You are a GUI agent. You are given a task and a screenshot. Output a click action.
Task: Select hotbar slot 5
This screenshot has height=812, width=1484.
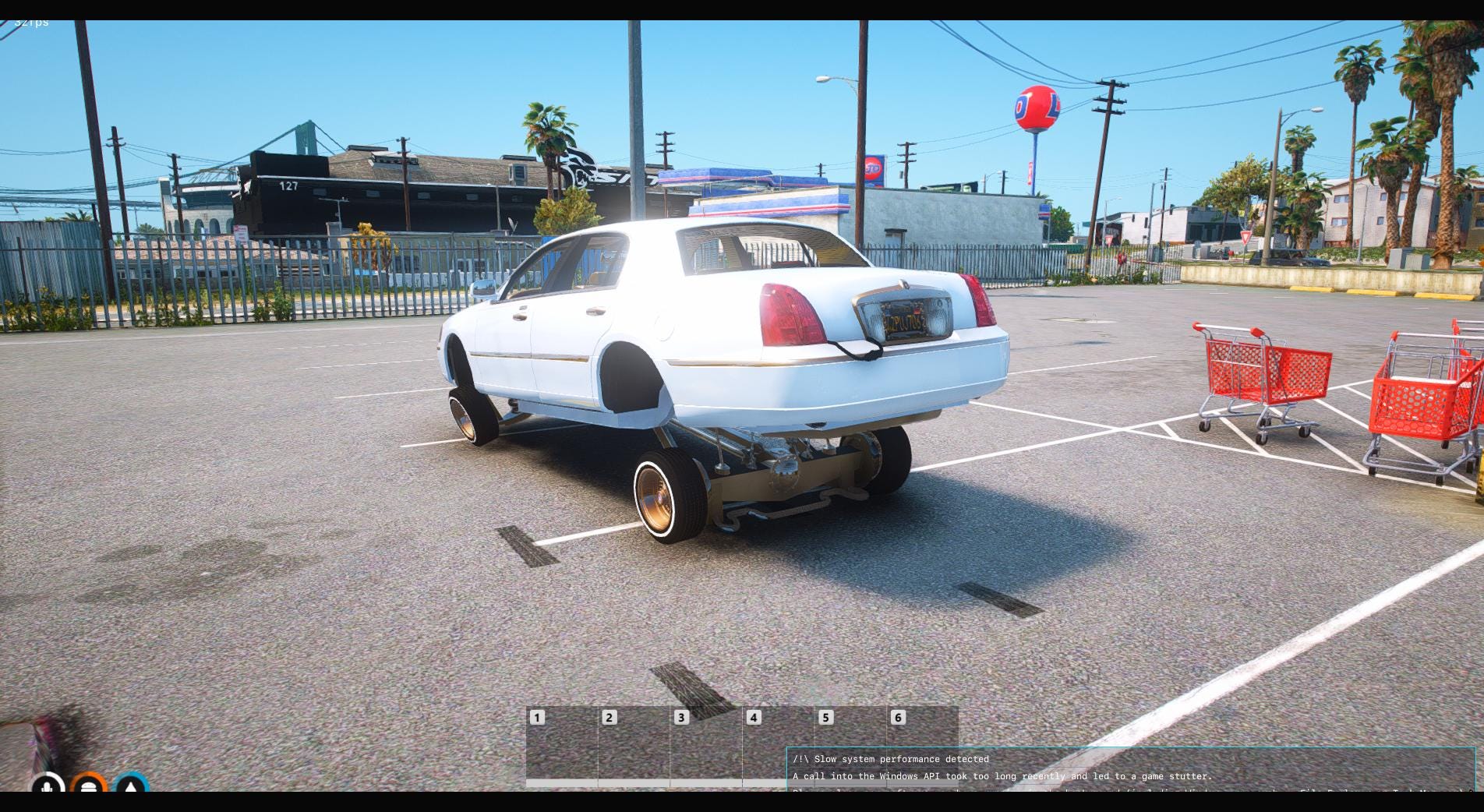coord(851,740)
